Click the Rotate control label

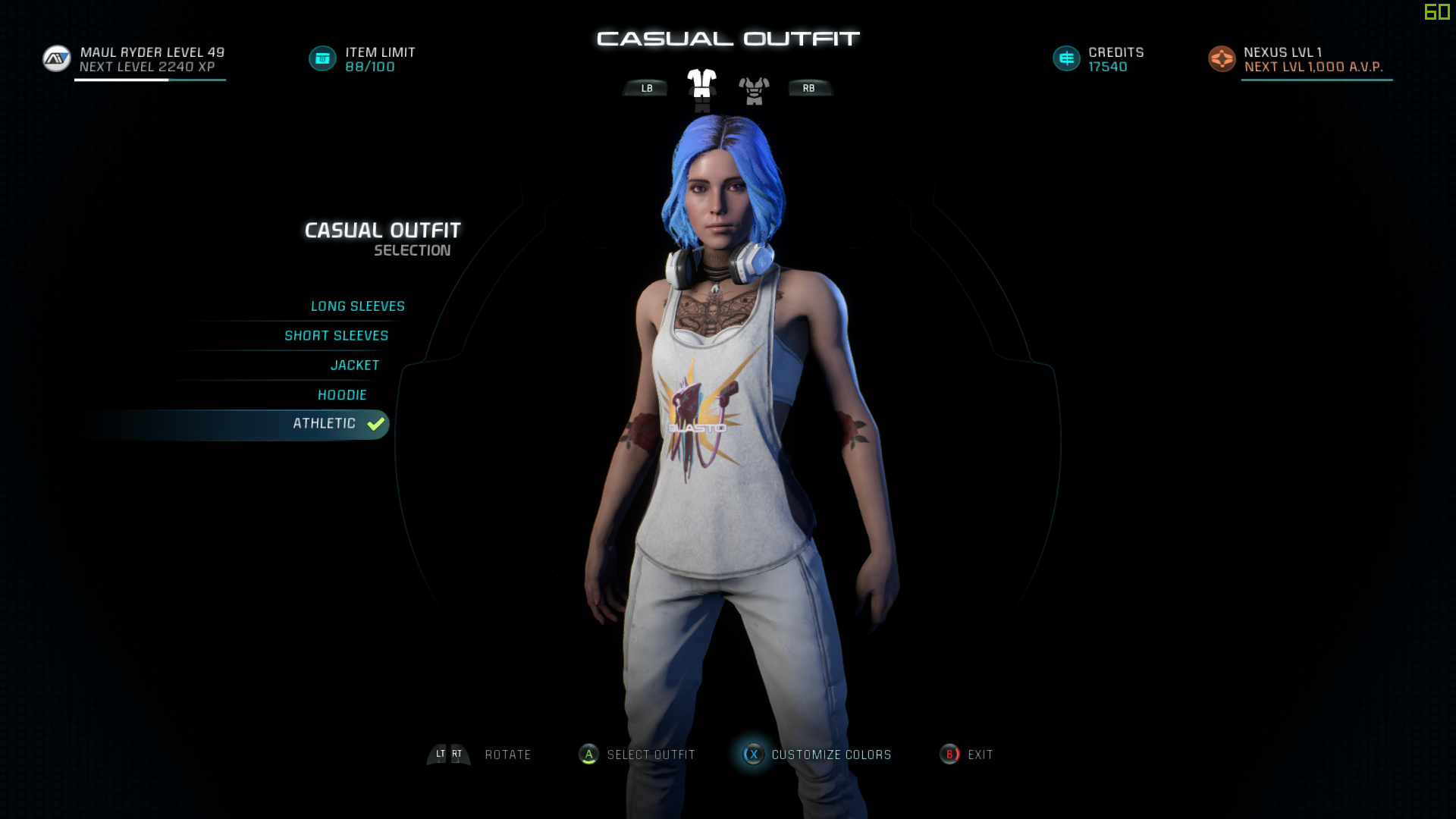[507, 755]
